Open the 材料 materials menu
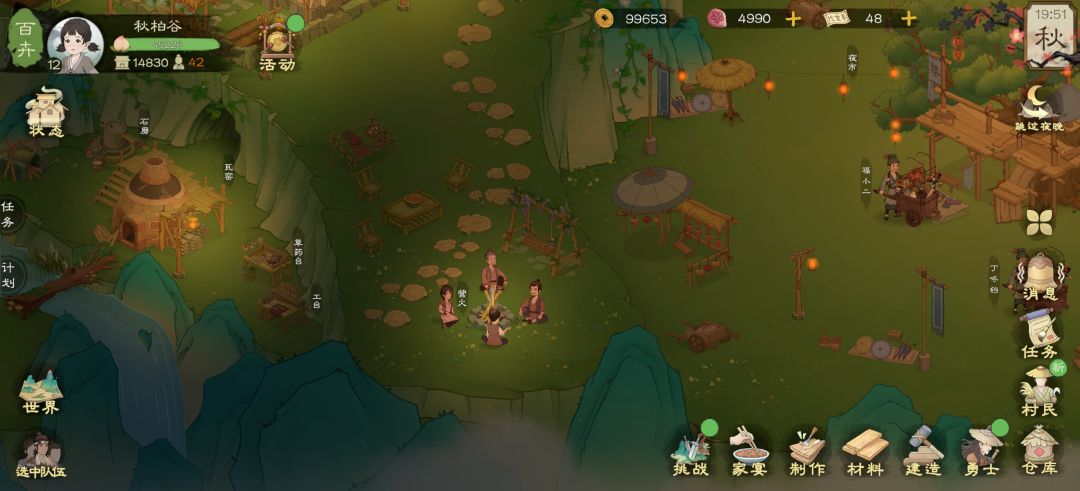Screen dimensions: 1080x491 point(864,452)
